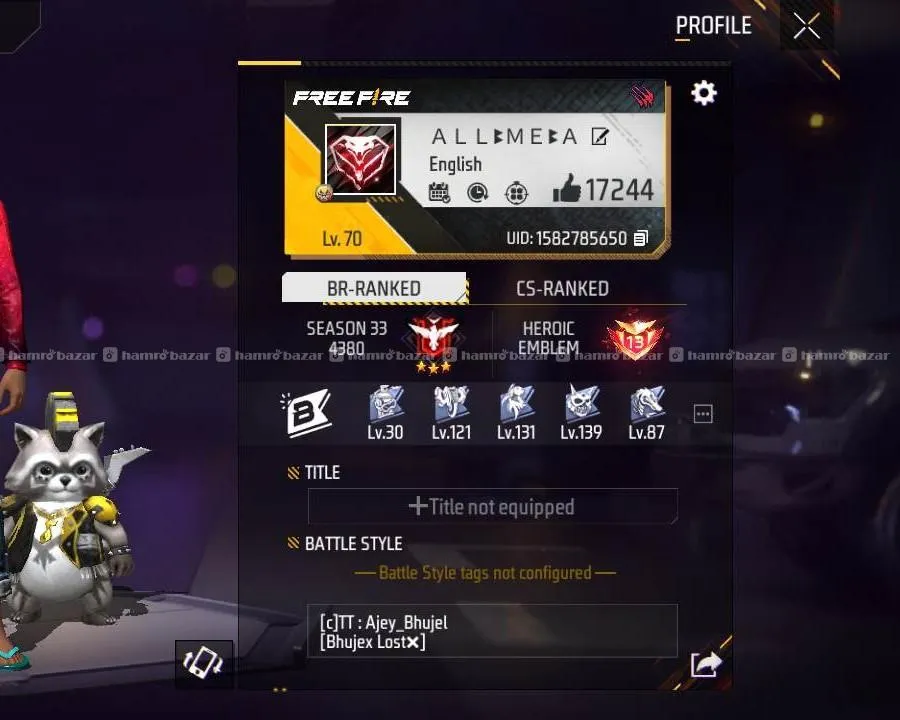Image resolution: width=900 pixels, height=720 pixels.
Task: Copy the UID number
Action: tap(641, 239)
